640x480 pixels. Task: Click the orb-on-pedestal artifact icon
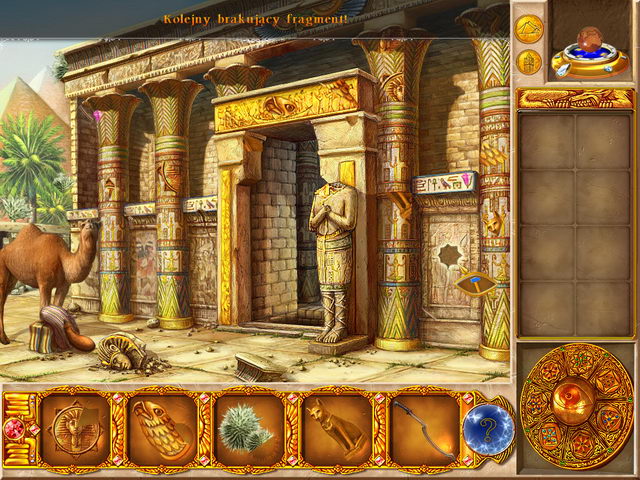592,45
